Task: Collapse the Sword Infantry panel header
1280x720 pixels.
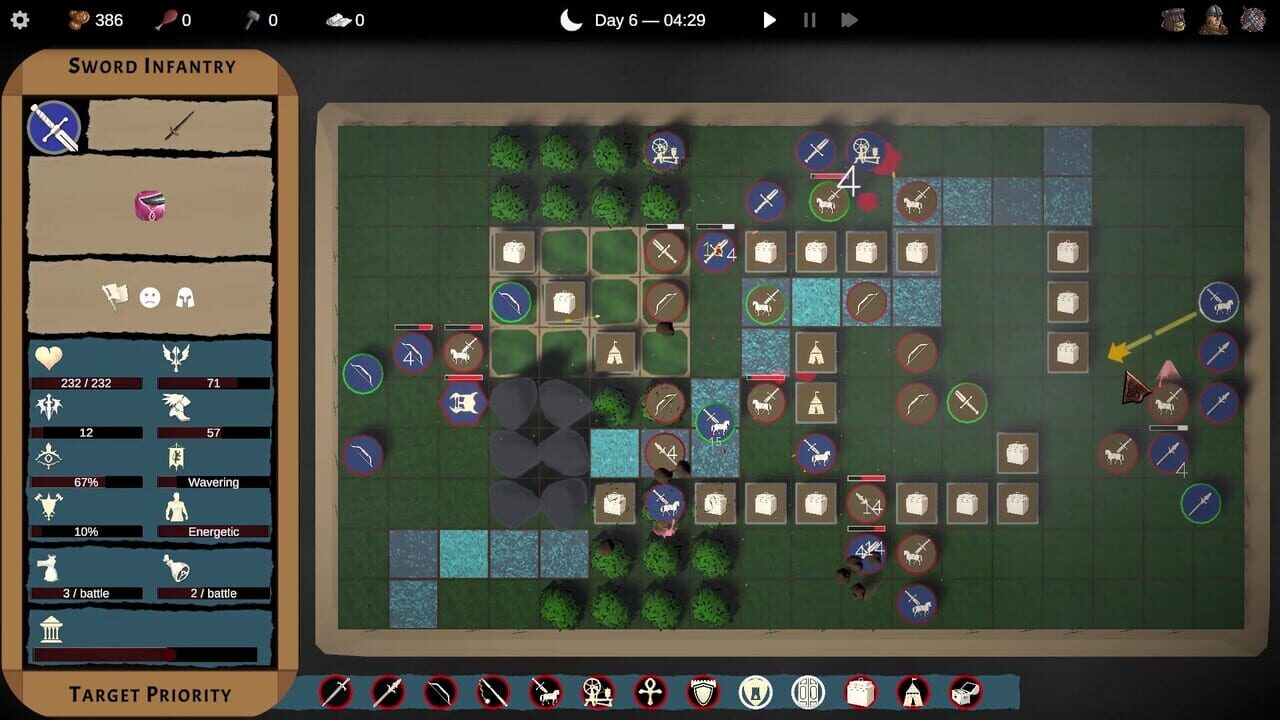Action: point(150,65)
